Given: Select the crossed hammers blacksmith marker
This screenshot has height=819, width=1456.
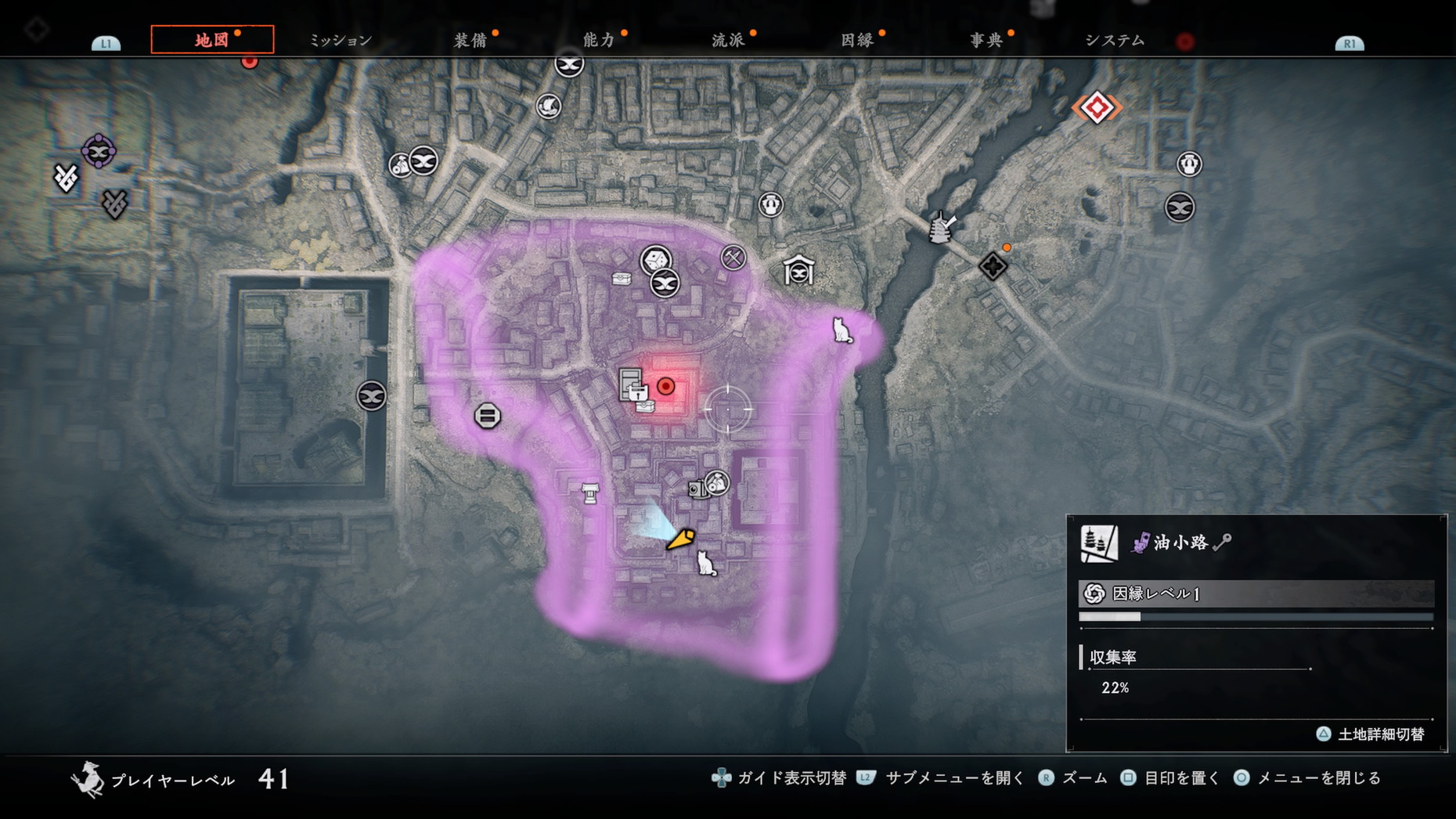Looking at the screenshot, I should (733, 257).
